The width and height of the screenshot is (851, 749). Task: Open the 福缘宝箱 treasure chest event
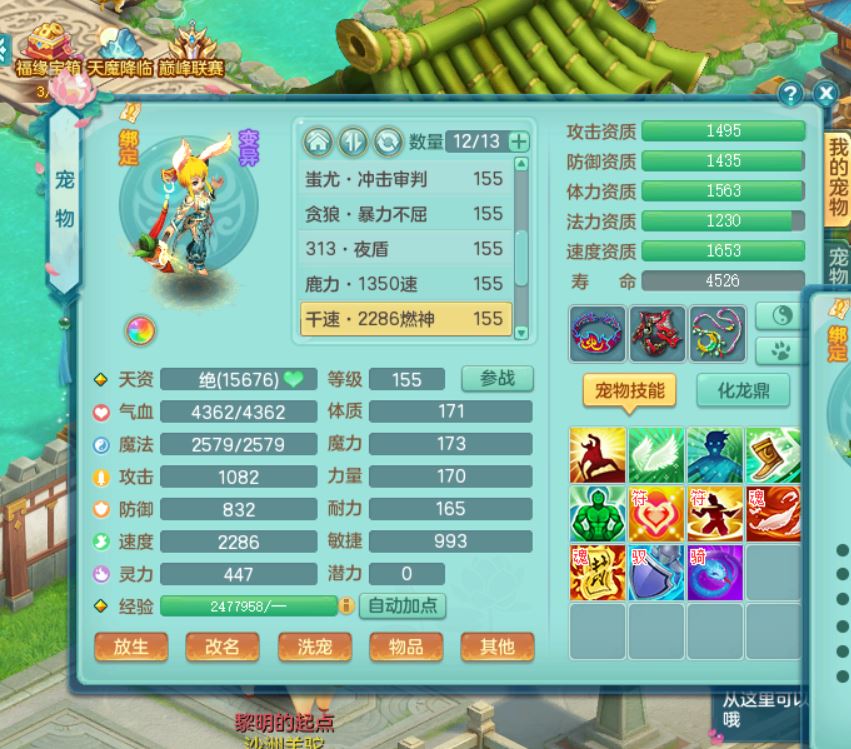[x=47, y=50]
